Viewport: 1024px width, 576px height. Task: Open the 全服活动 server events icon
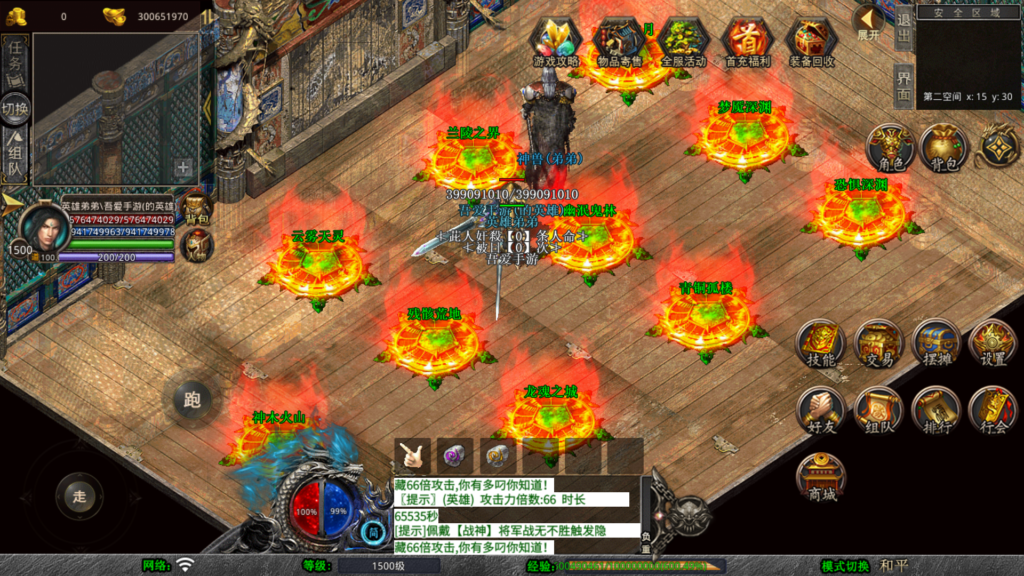pos(684,40)
